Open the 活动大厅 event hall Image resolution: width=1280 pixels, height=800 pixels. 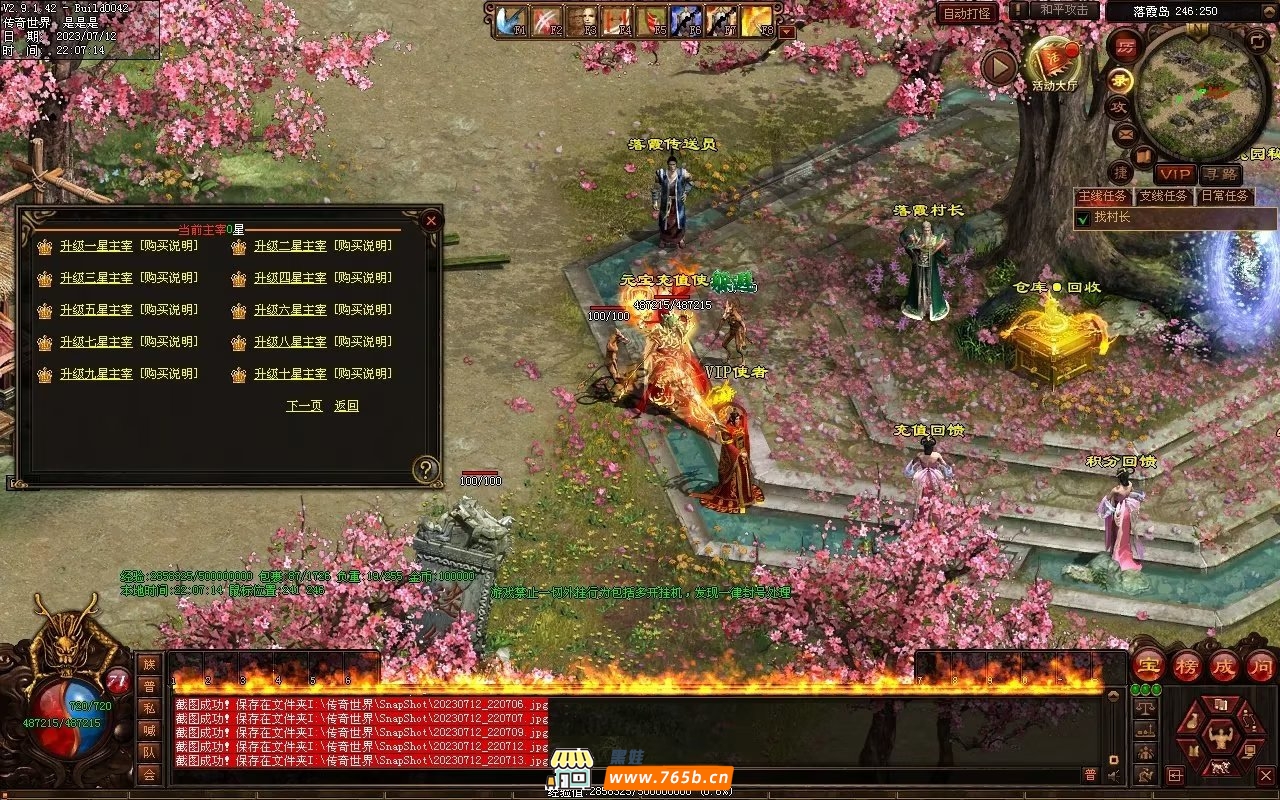(1054, 62)
